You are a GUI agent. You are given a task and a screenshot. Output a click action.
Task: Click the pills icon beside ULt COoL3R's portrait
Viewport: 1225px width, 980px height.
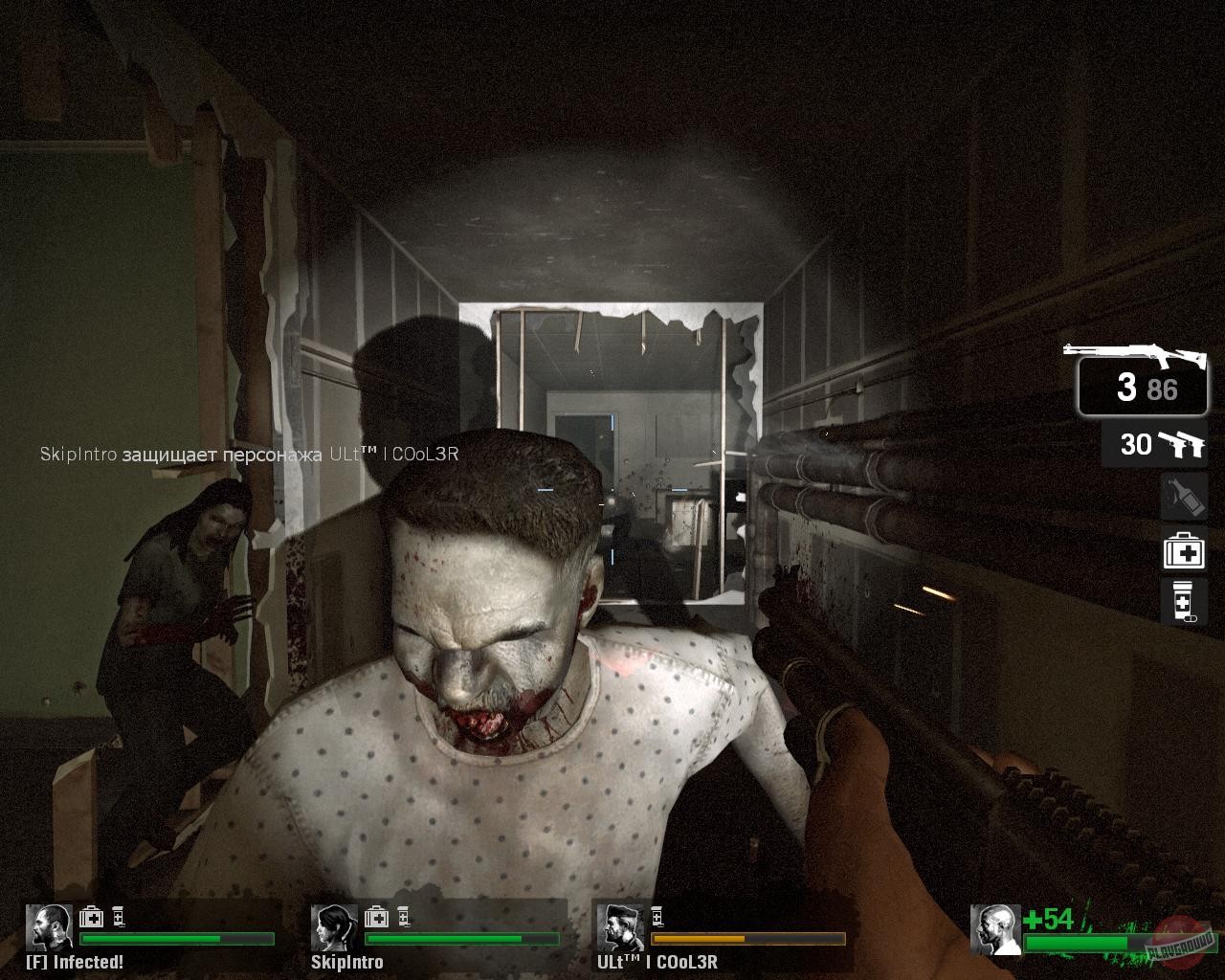point(656,917)
